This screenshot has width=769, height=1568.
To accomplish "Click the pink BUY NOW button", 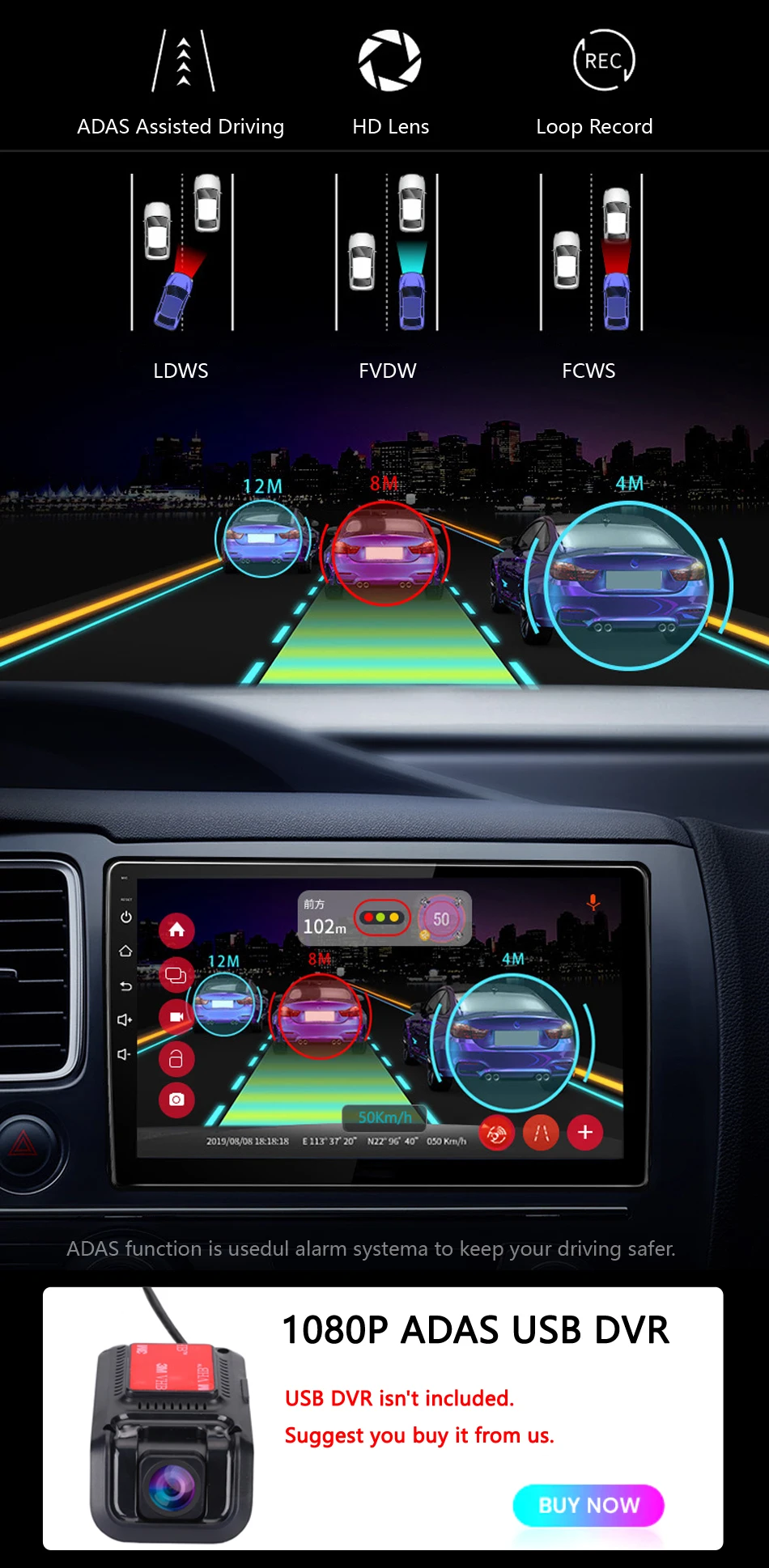I will [588, 1505].
